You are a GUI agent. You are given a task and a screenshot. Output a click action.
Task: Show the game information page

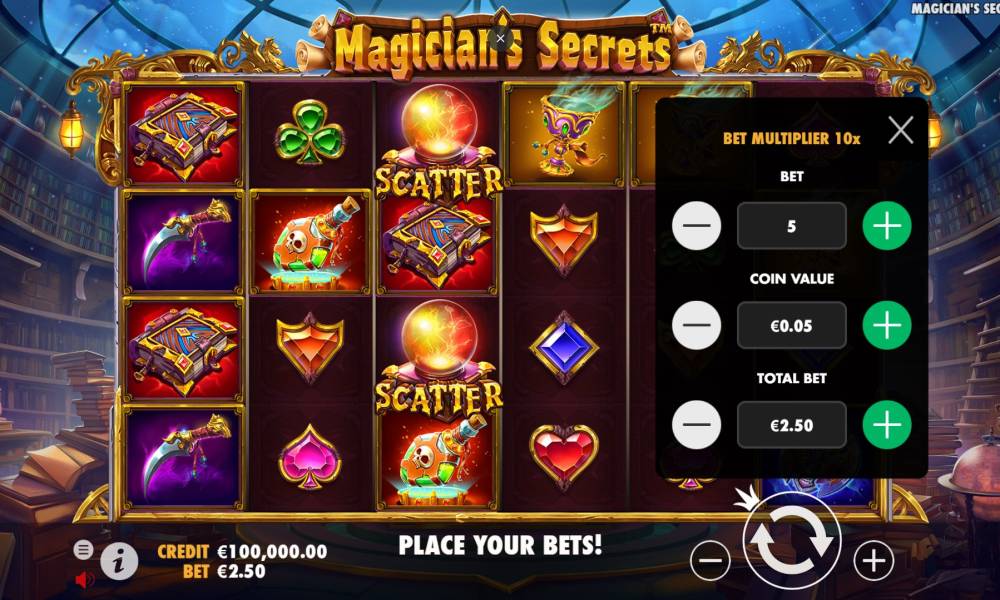click(119, 562)
